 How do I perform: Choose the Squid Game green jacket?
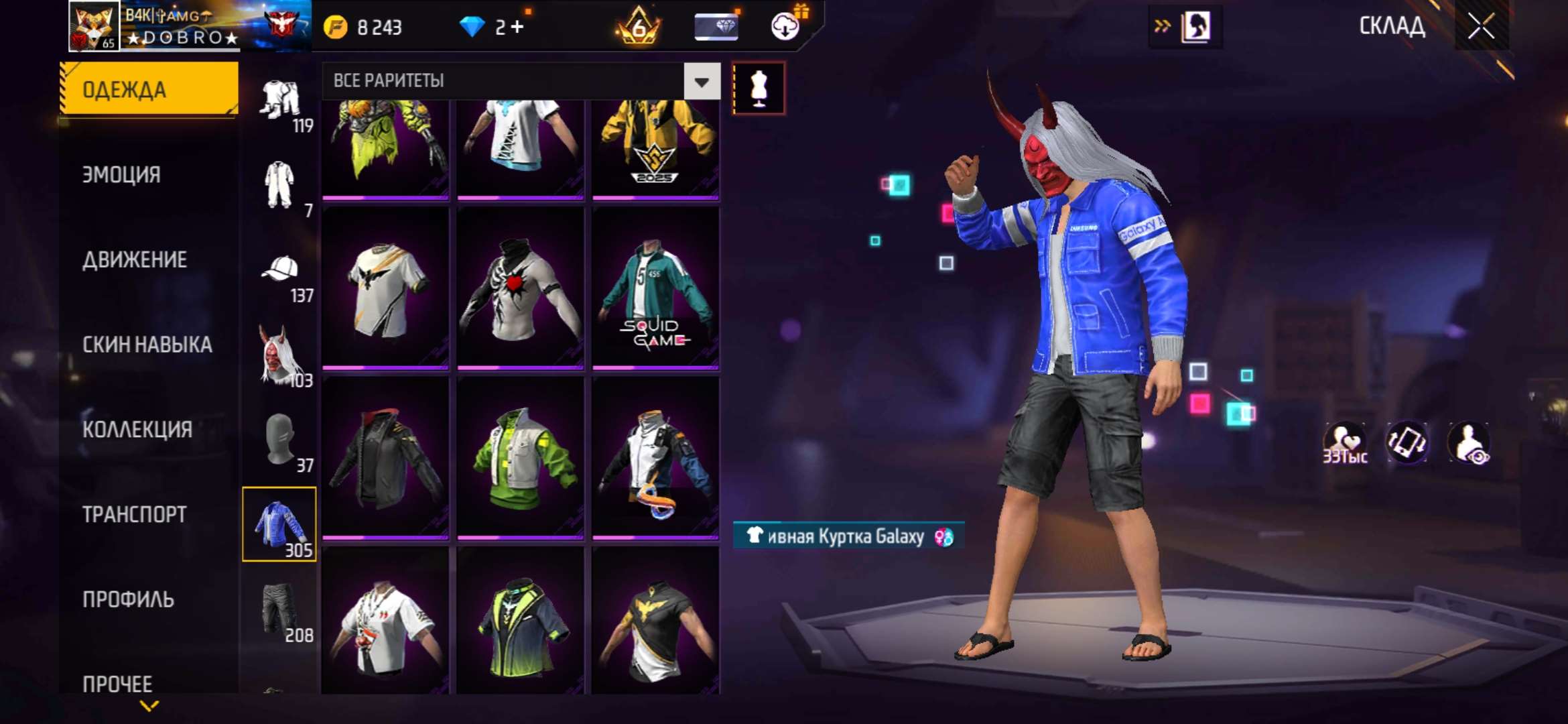[655, 288]
